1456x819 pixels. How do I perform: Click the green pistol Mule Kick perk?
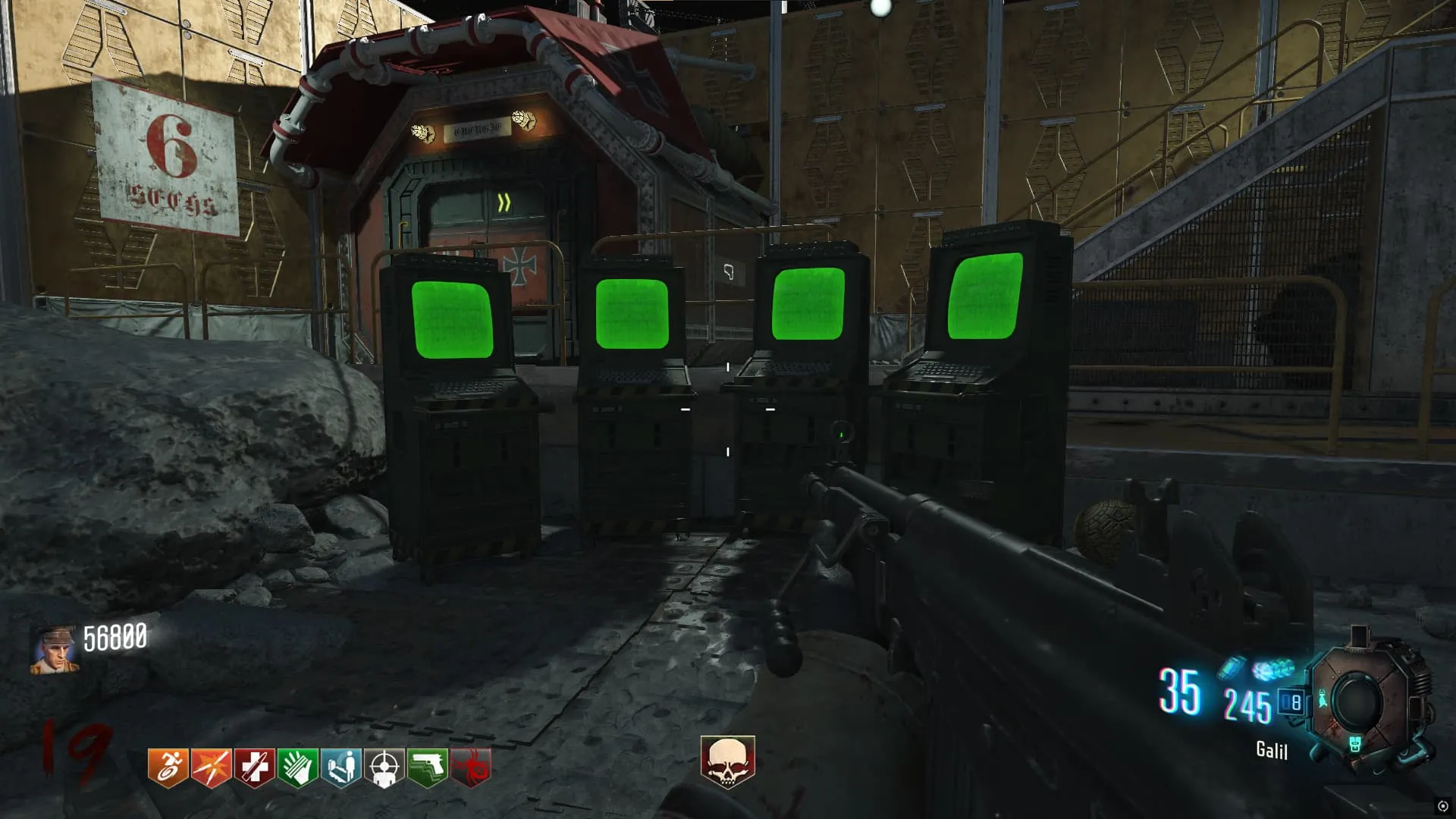click(x=428, y=767)
